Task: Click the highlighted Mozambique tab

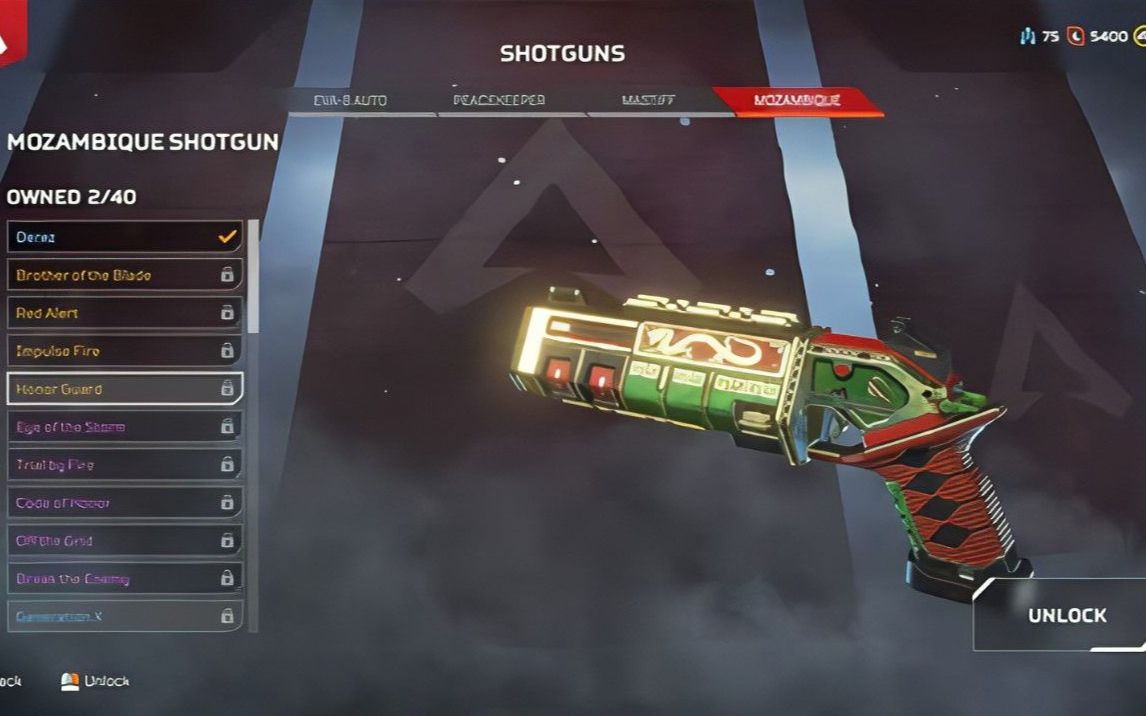Action: tap(797, 101)
